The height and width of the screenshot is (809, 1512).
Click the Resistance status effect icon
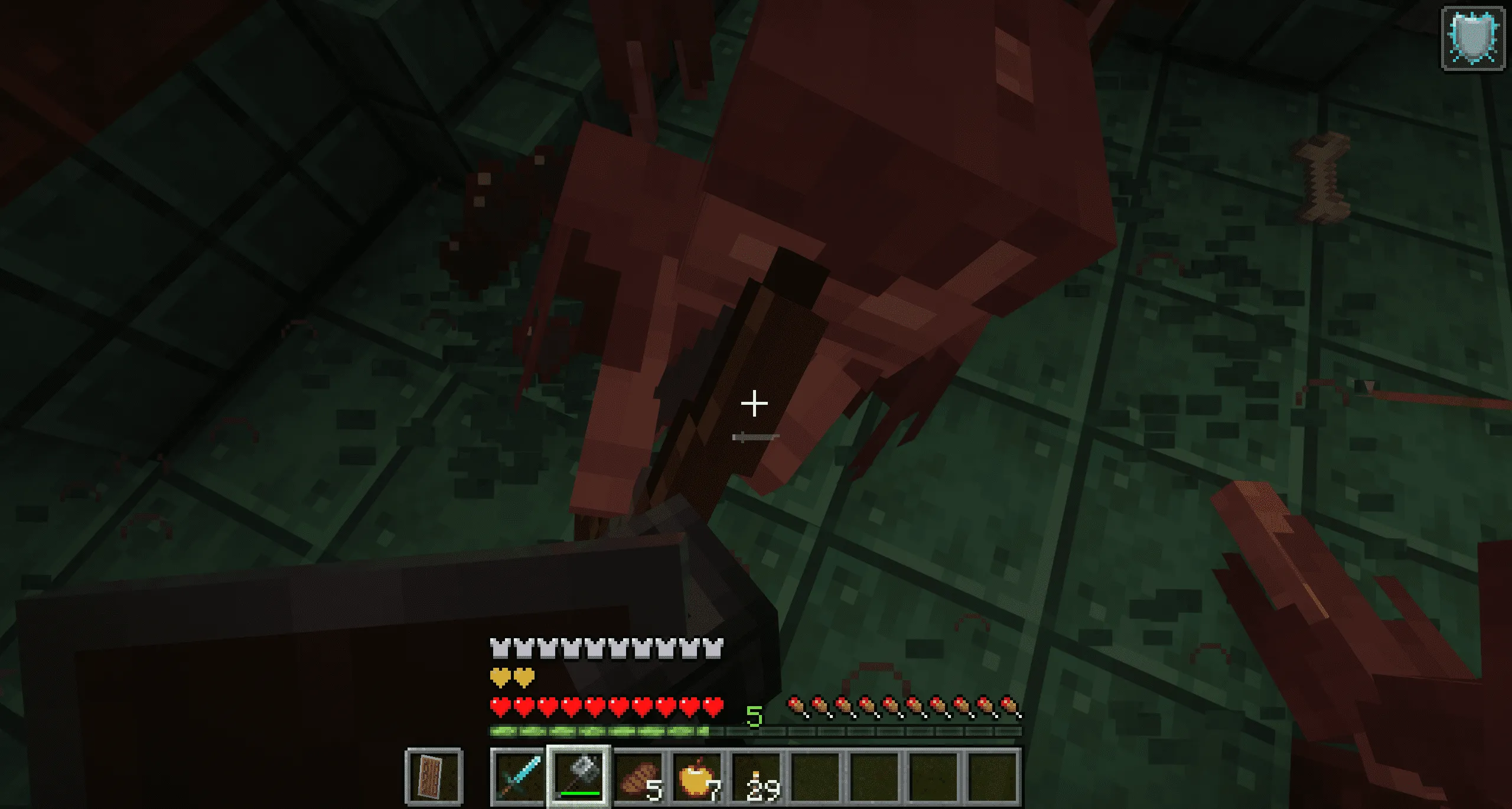(1474, 38)
